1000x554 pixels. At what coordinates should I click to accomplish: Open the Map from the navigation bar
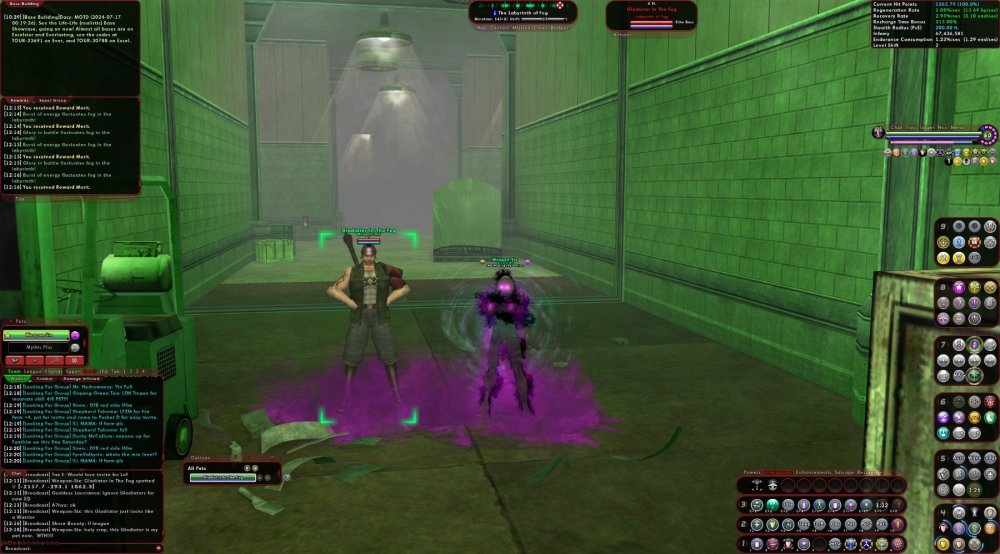pos(481,28)
